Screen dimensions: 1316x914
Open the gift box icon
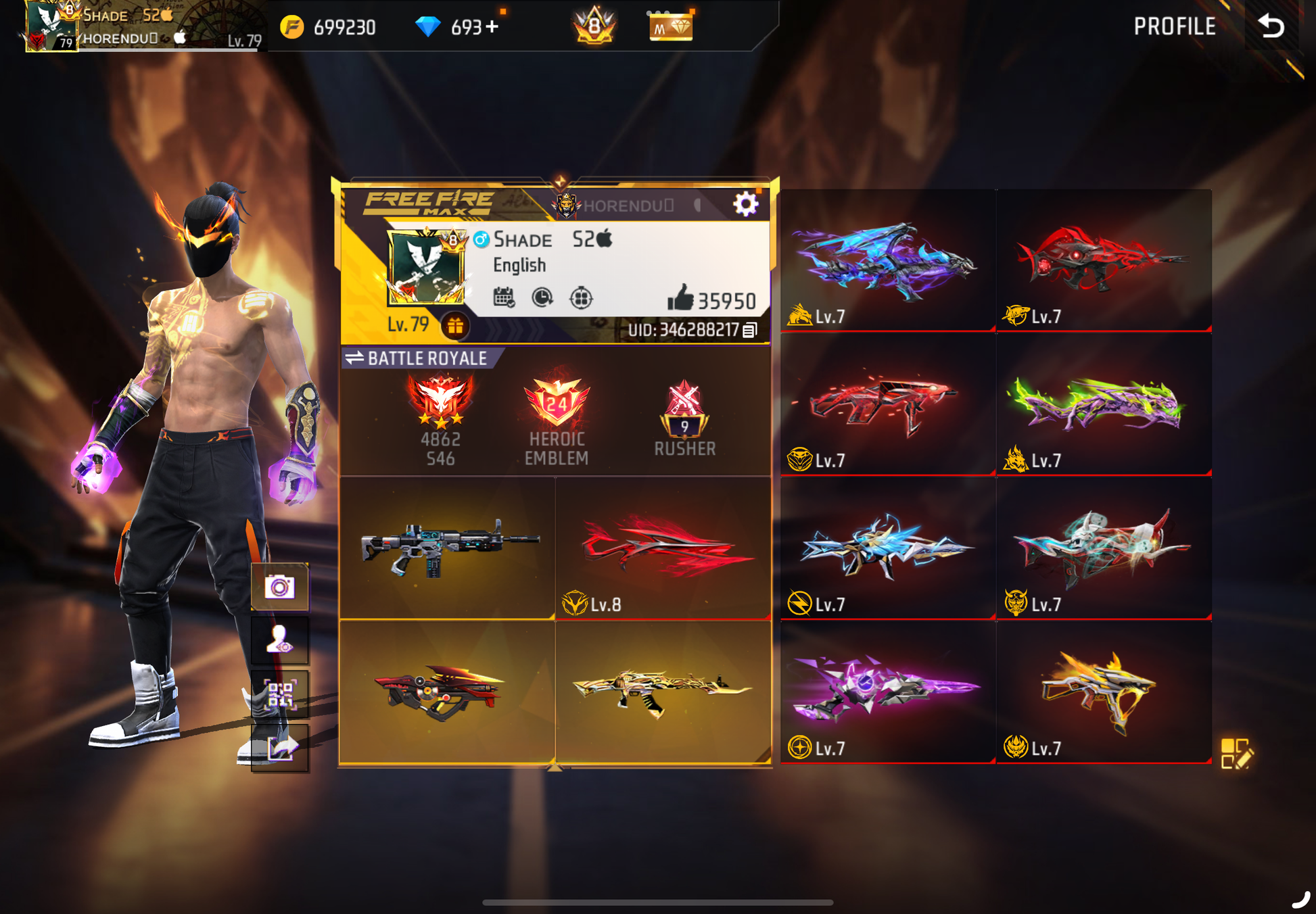(455, 327)
